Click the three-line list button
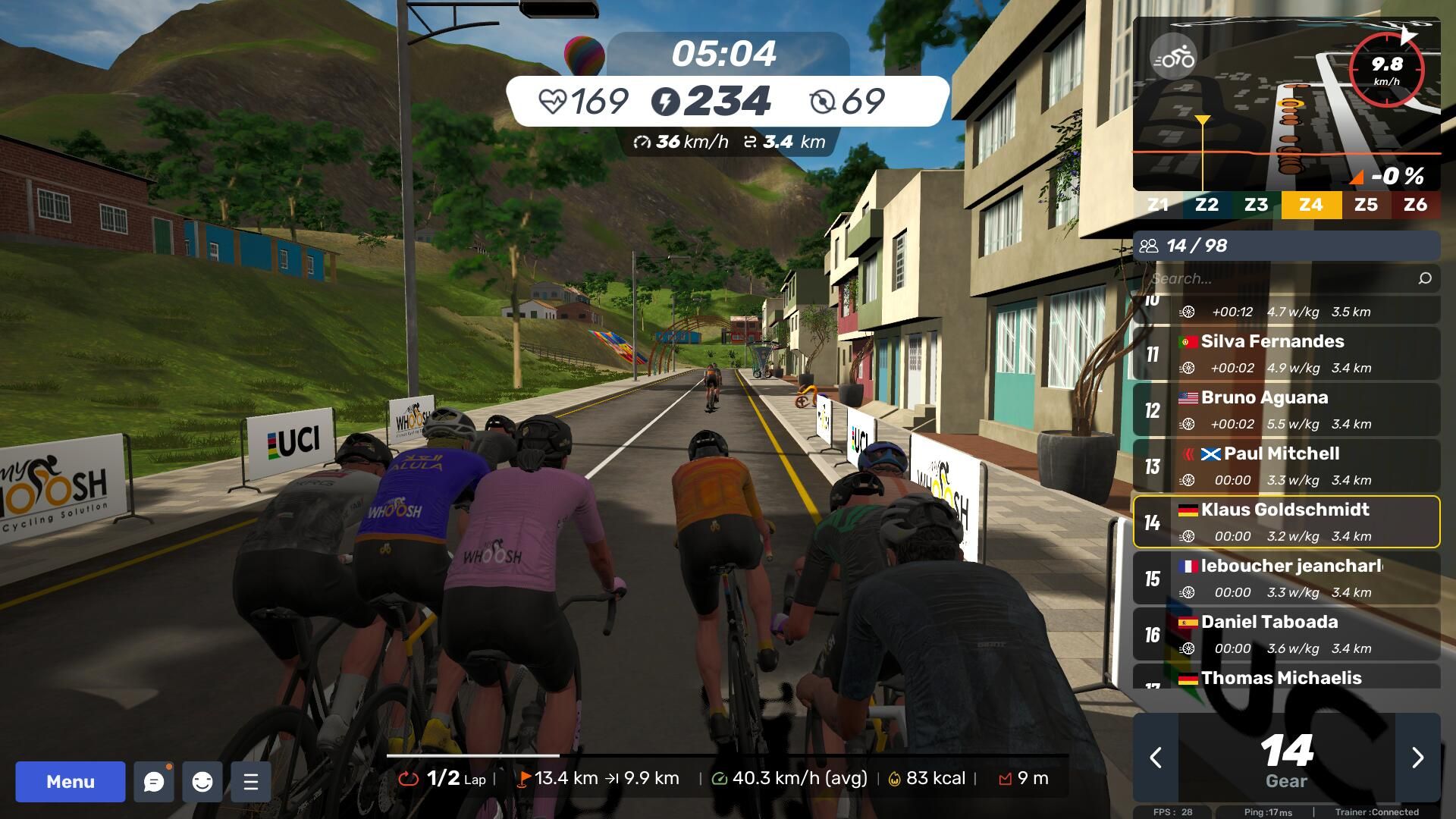The width and height of the screenshot is (1456, 819). pos(251,782)
